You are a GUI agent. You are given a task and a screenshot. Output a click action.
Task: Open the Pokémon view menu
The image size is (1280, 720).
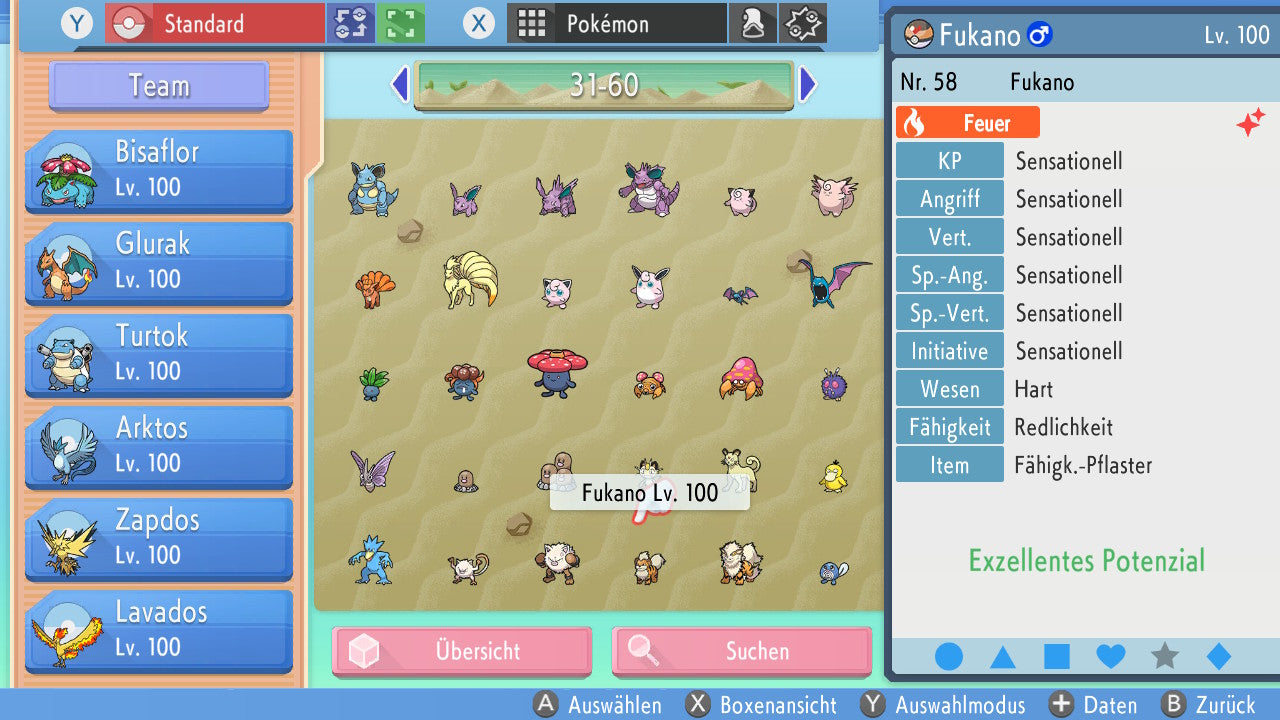pyautogui.click(x=615, y=23)
